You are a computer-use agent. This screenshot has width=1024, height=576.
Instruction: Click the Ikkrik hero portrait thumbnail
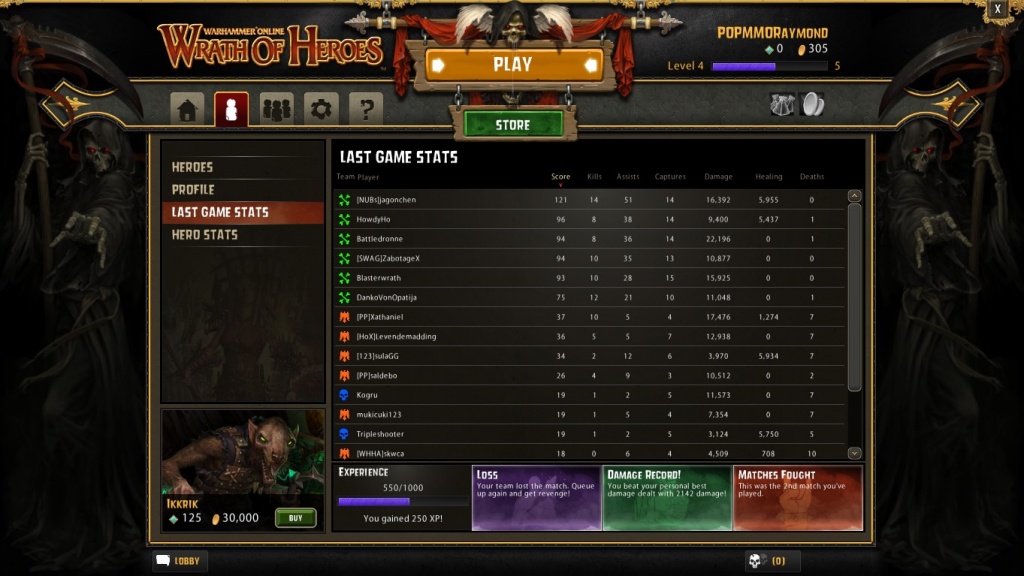243,452
